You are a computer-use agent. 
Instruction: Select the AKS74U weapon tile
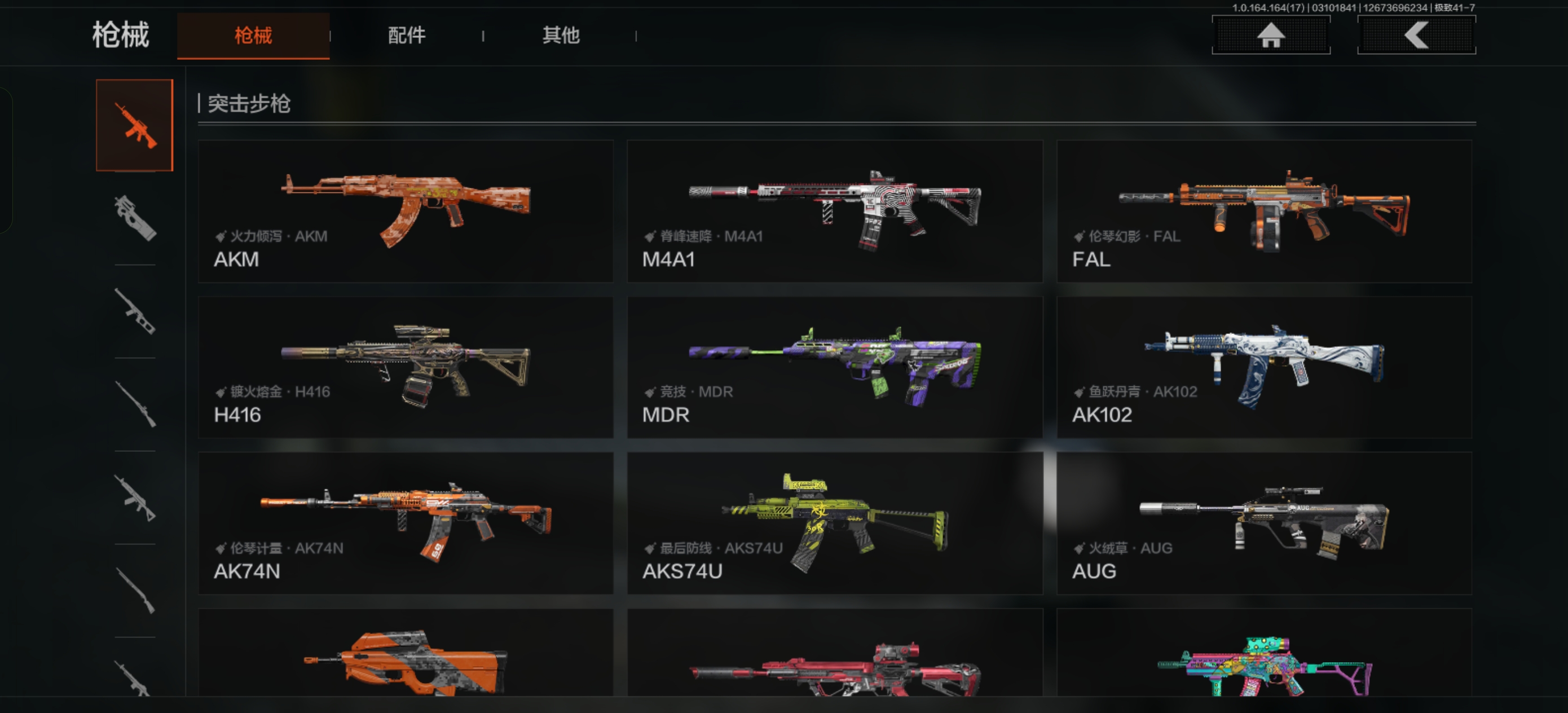point(835,523)
